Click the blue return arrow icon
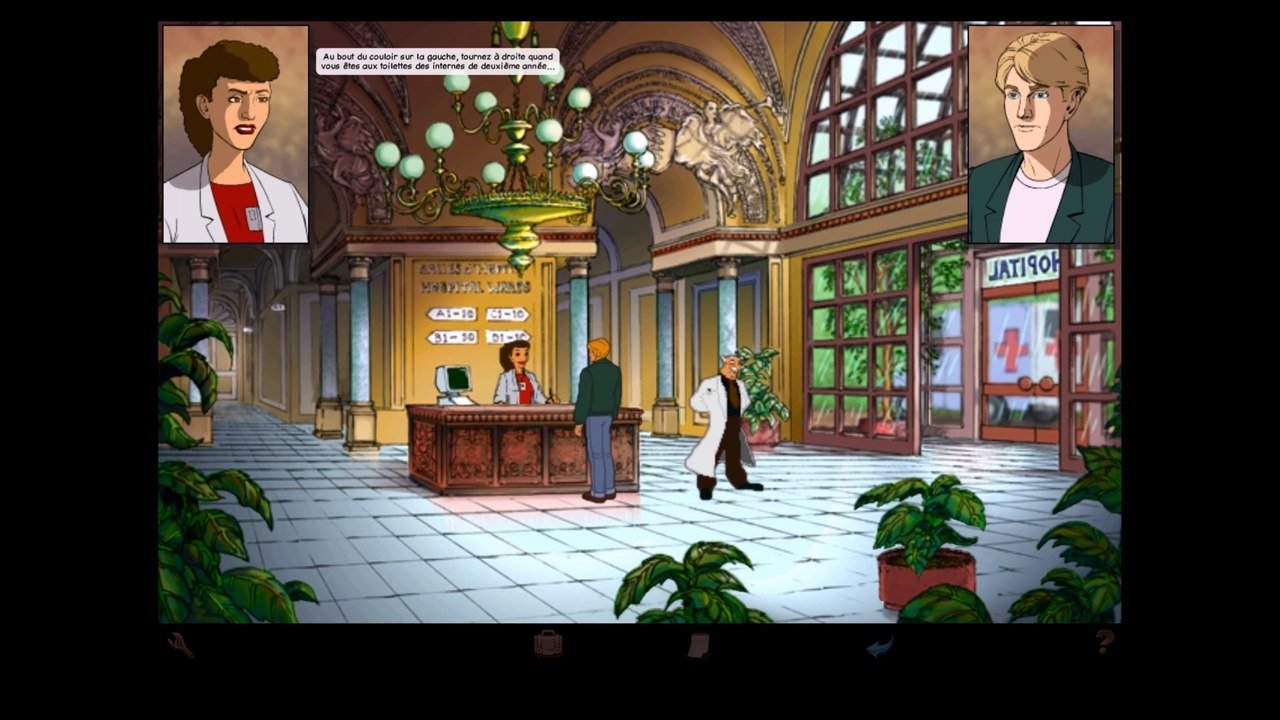1280x720 pixels. 879,647
